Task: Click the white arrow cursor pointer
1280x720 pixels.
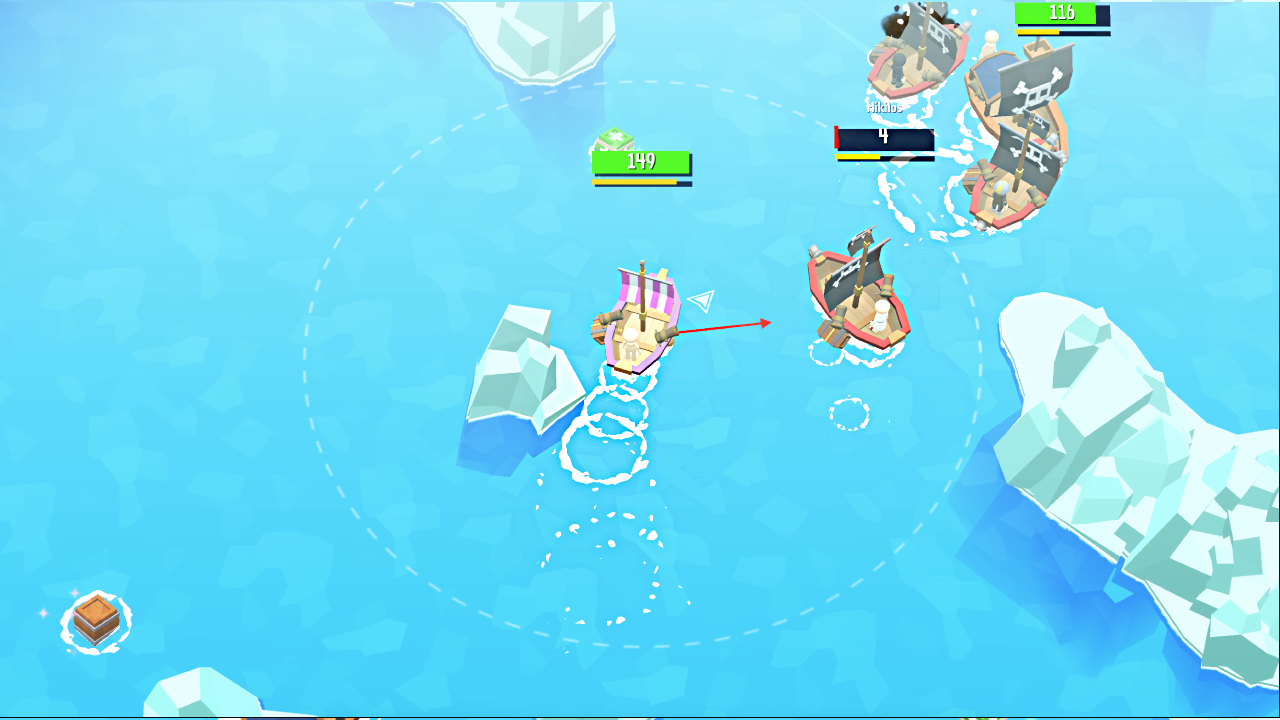Action: (703, 303)
